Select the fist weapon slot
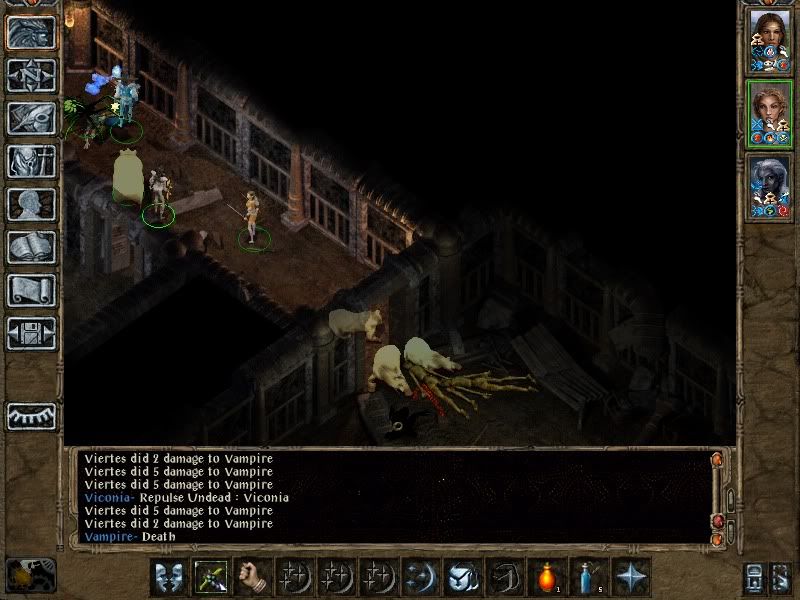800x600 pixels. point(252,577)
